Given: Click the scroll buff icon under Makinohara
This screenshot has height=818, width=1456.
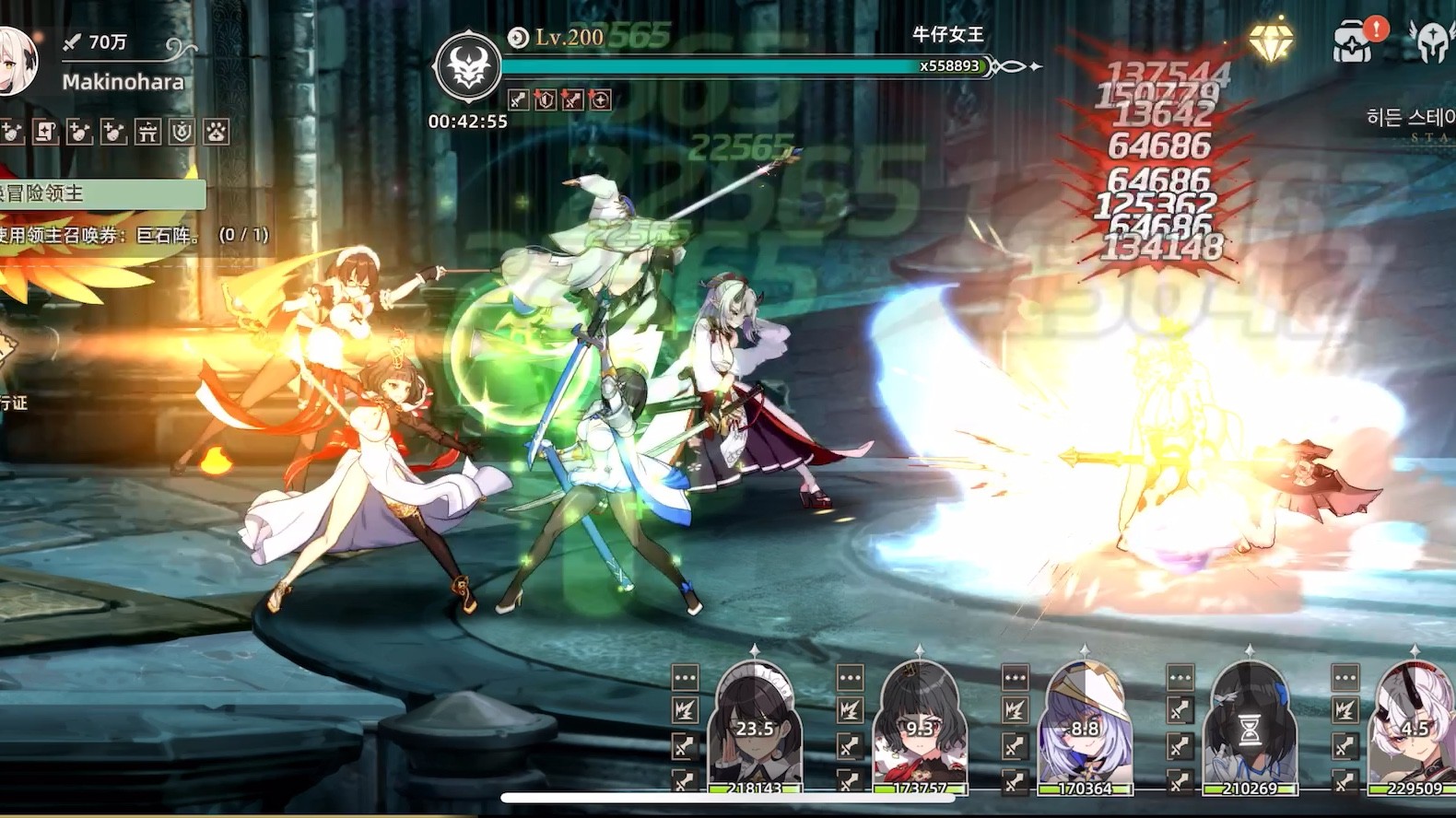Looking at the screenshot, I should pyautogui.click(x=46, y=132).
